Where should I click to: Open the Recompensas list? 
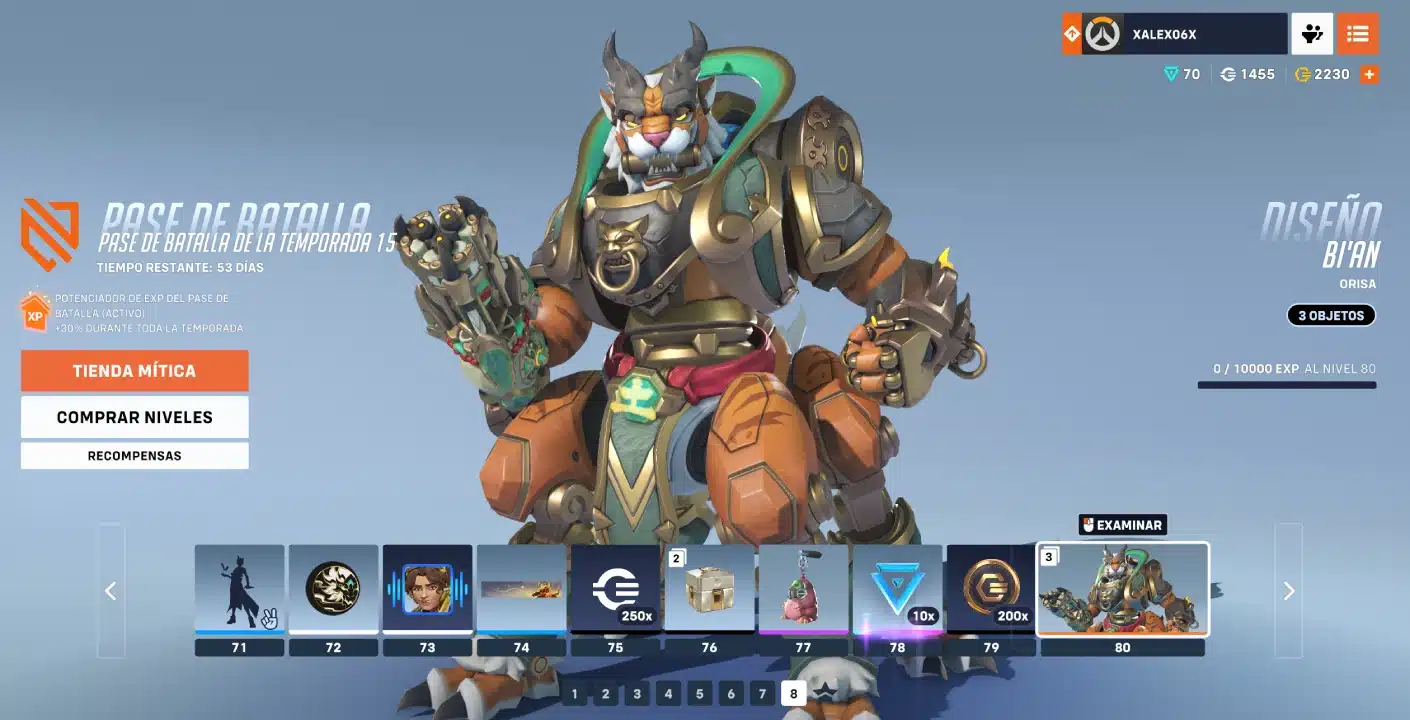pyautogui.click(x=134, y=456)
